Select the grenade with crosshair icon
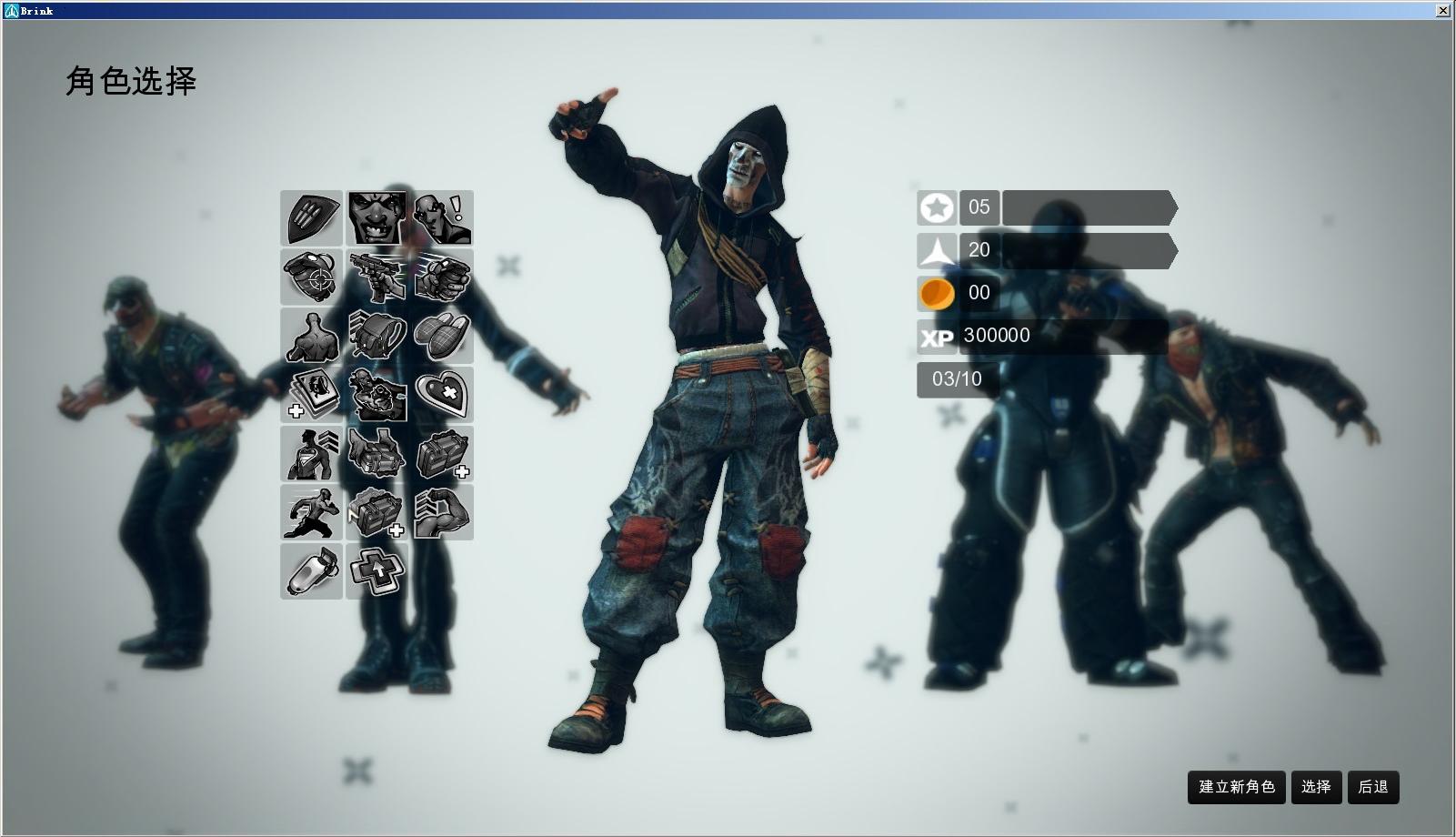1456x837 pixels. click(311, 277)
